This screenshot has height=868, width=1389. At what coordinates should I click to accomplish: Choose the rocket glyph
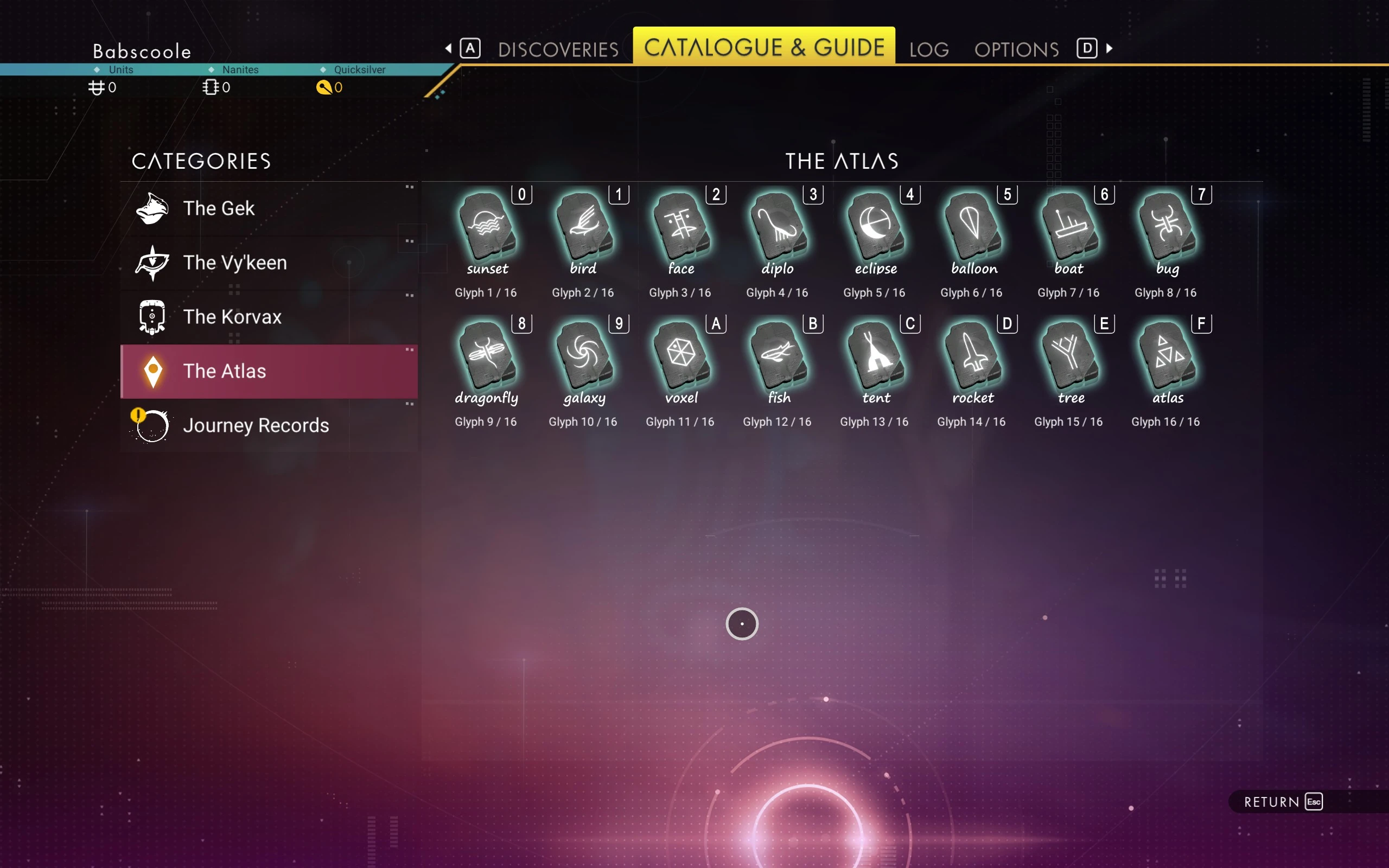[x=972, y=356]
